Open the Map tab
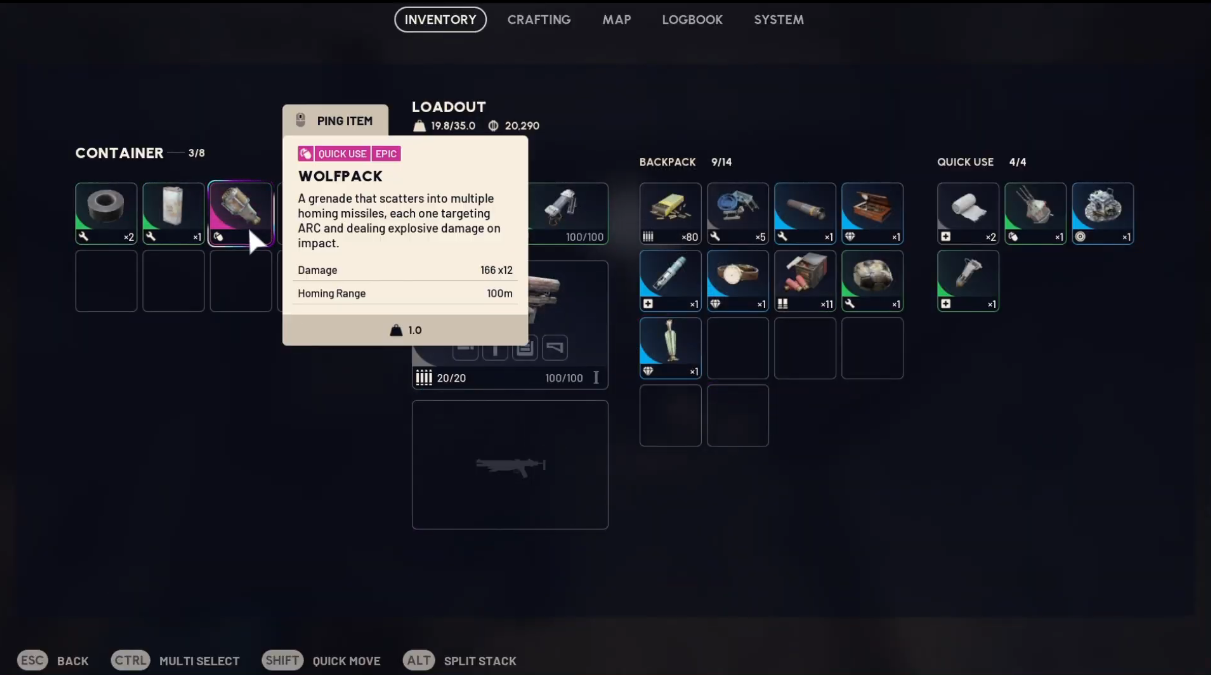This screenshot has height=675, width=1211. (x=616, y=20)
